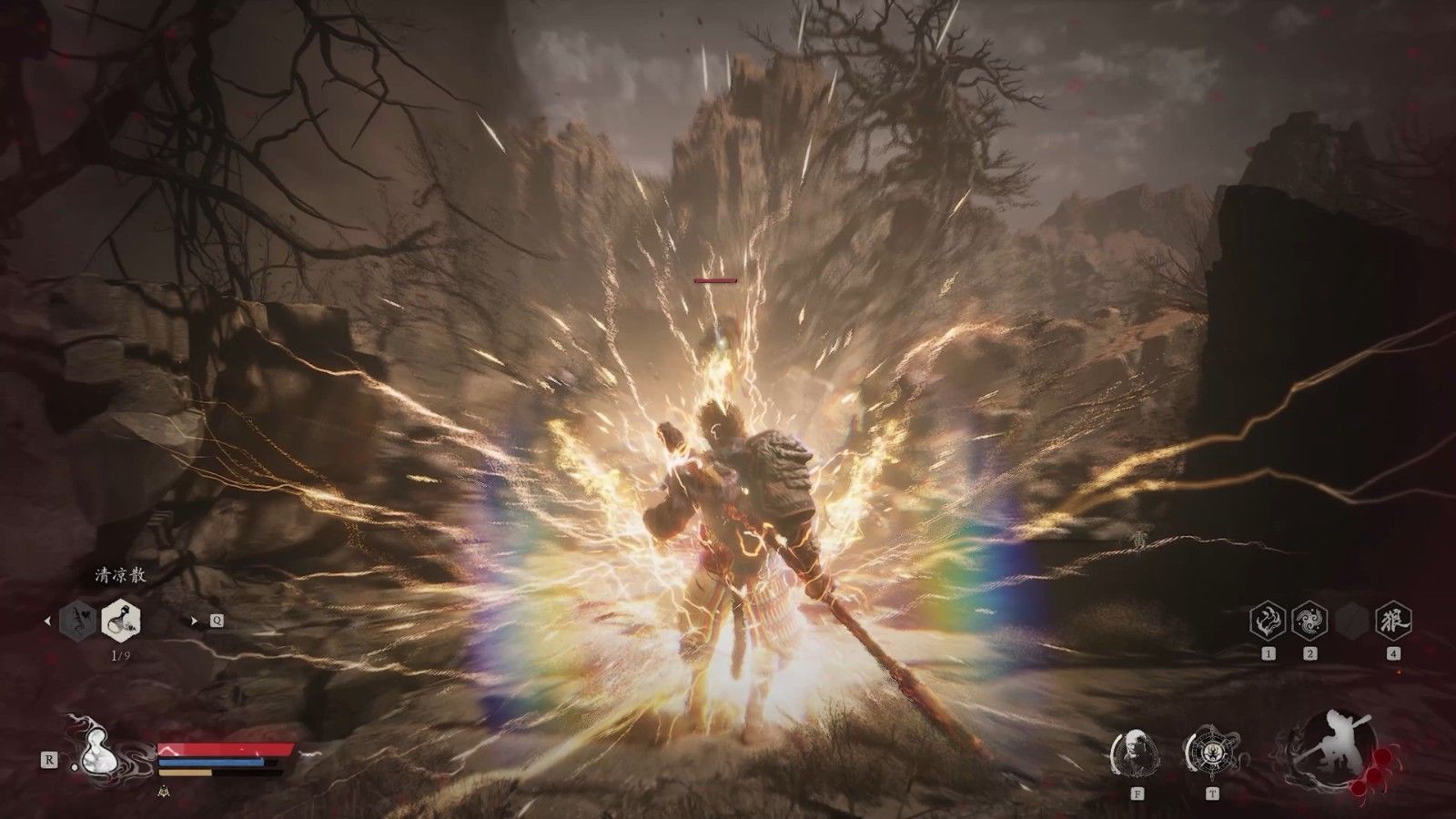Use the spirit skill portrait icon
Viewport: 1456px width, 819px height.
(x=1136, y=752)
